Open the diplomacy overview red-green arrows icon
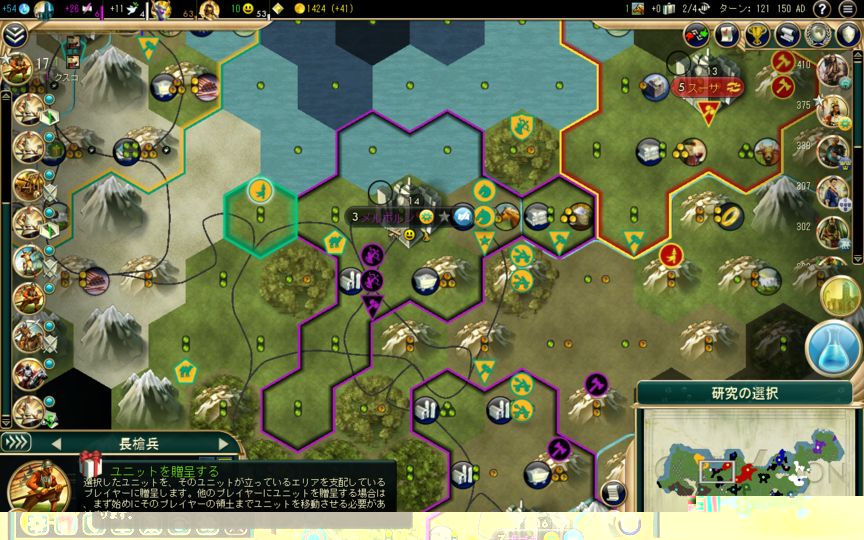 pos(697,35)
